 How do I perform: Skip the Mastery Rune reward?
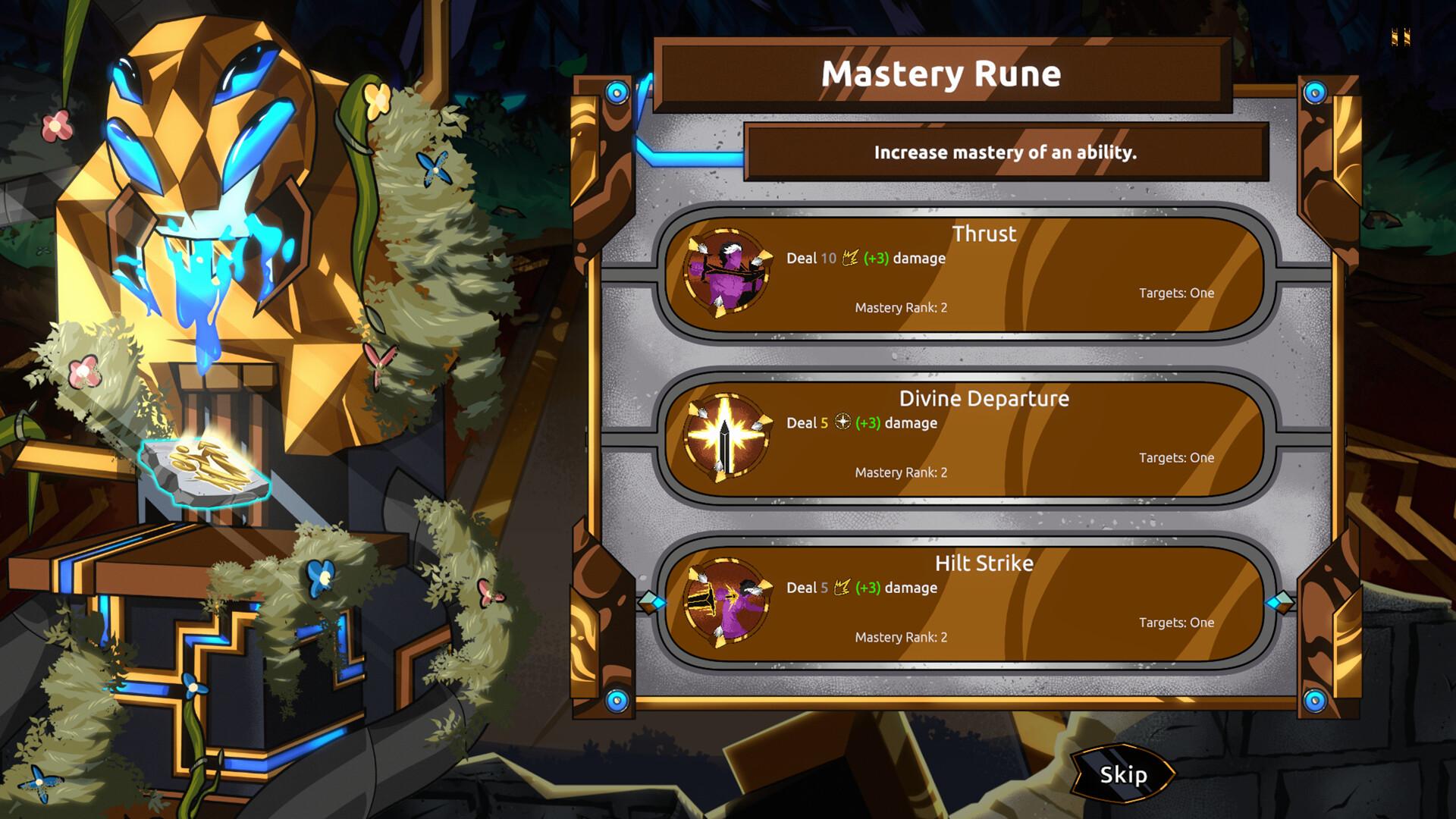click(1123, 774)
